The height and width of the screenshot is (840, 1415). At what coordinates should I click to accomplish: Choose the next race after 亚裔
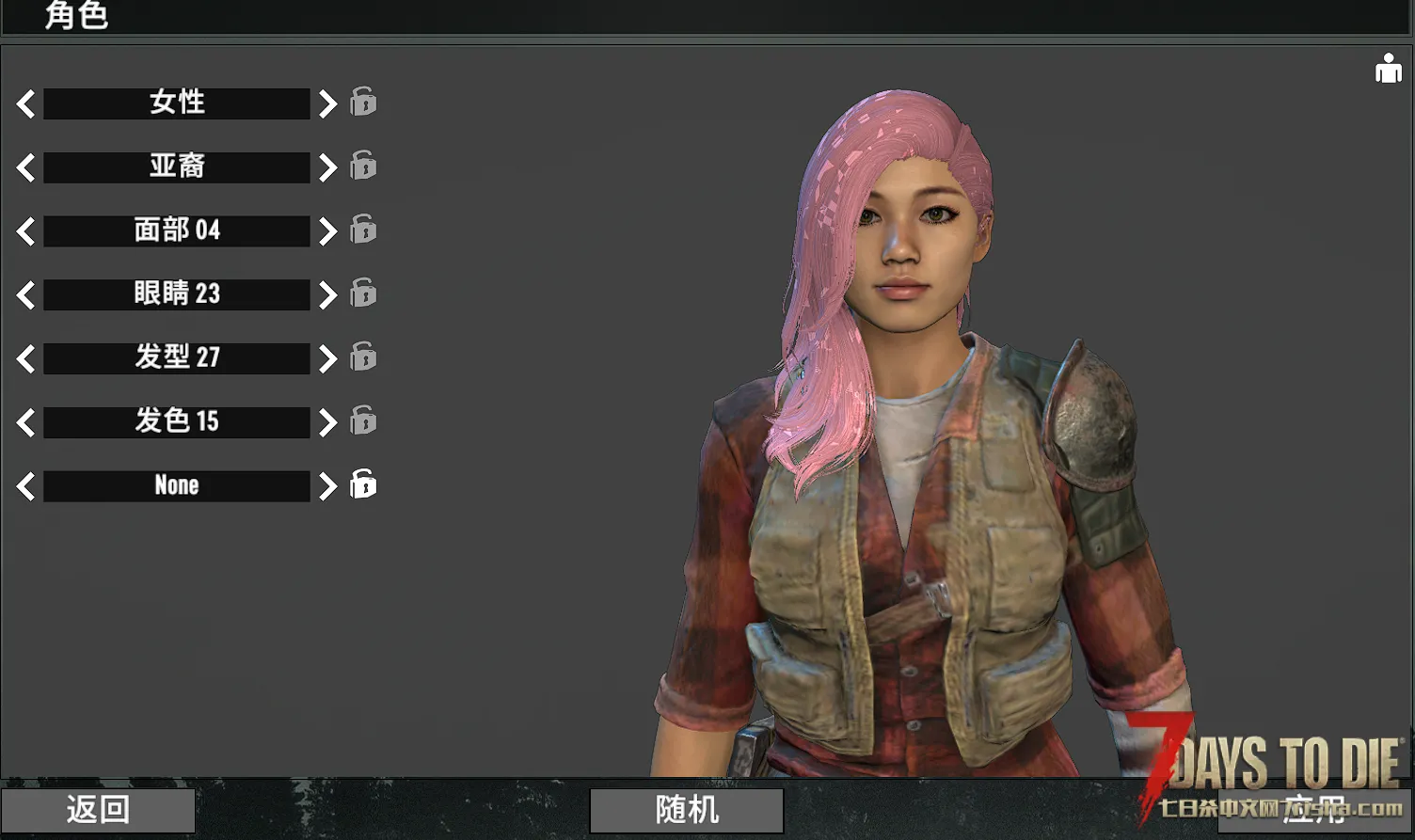(326, 167)
